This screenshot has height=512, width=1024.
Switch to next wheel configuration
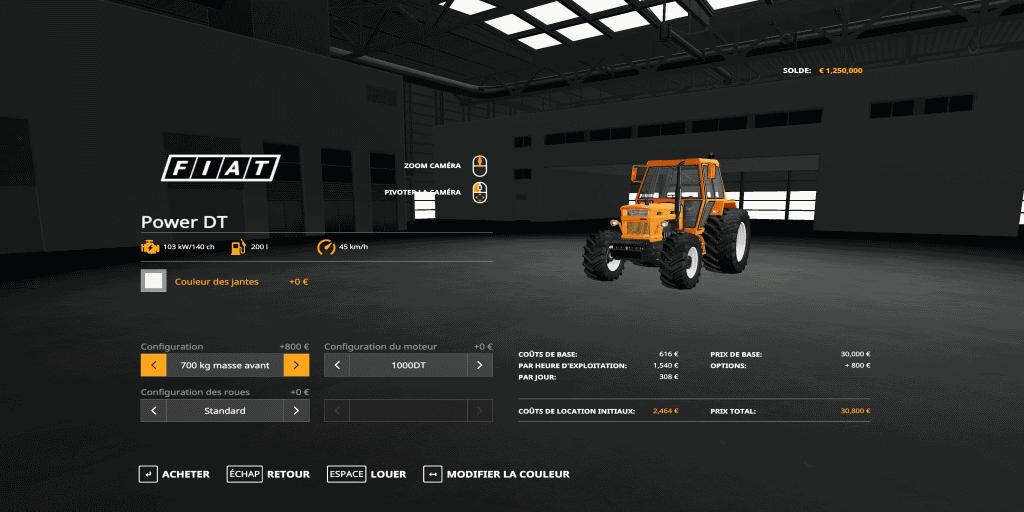[296, 410]
